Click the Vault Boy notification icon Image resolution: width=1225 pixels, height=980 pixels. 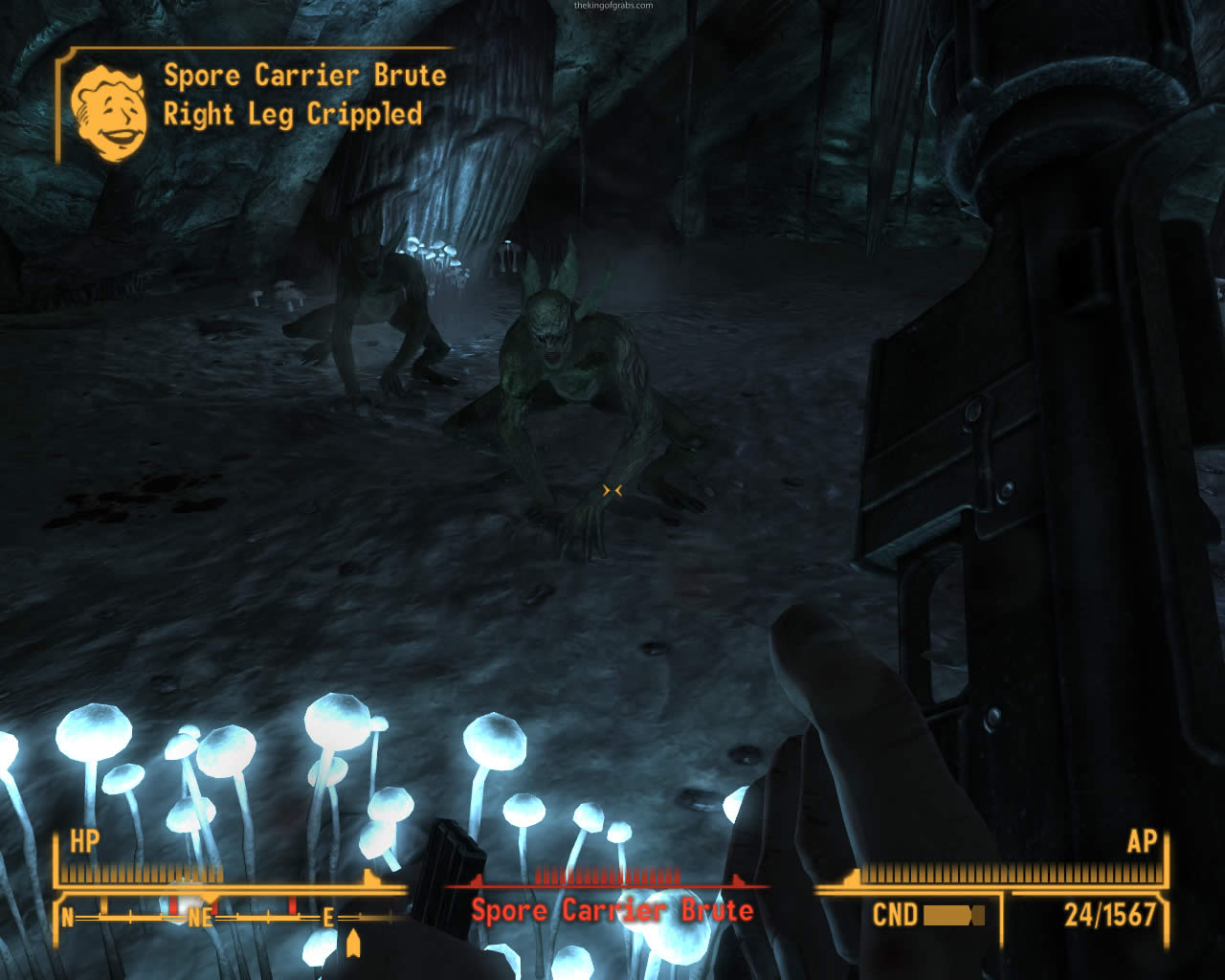[x=108, y=110]
